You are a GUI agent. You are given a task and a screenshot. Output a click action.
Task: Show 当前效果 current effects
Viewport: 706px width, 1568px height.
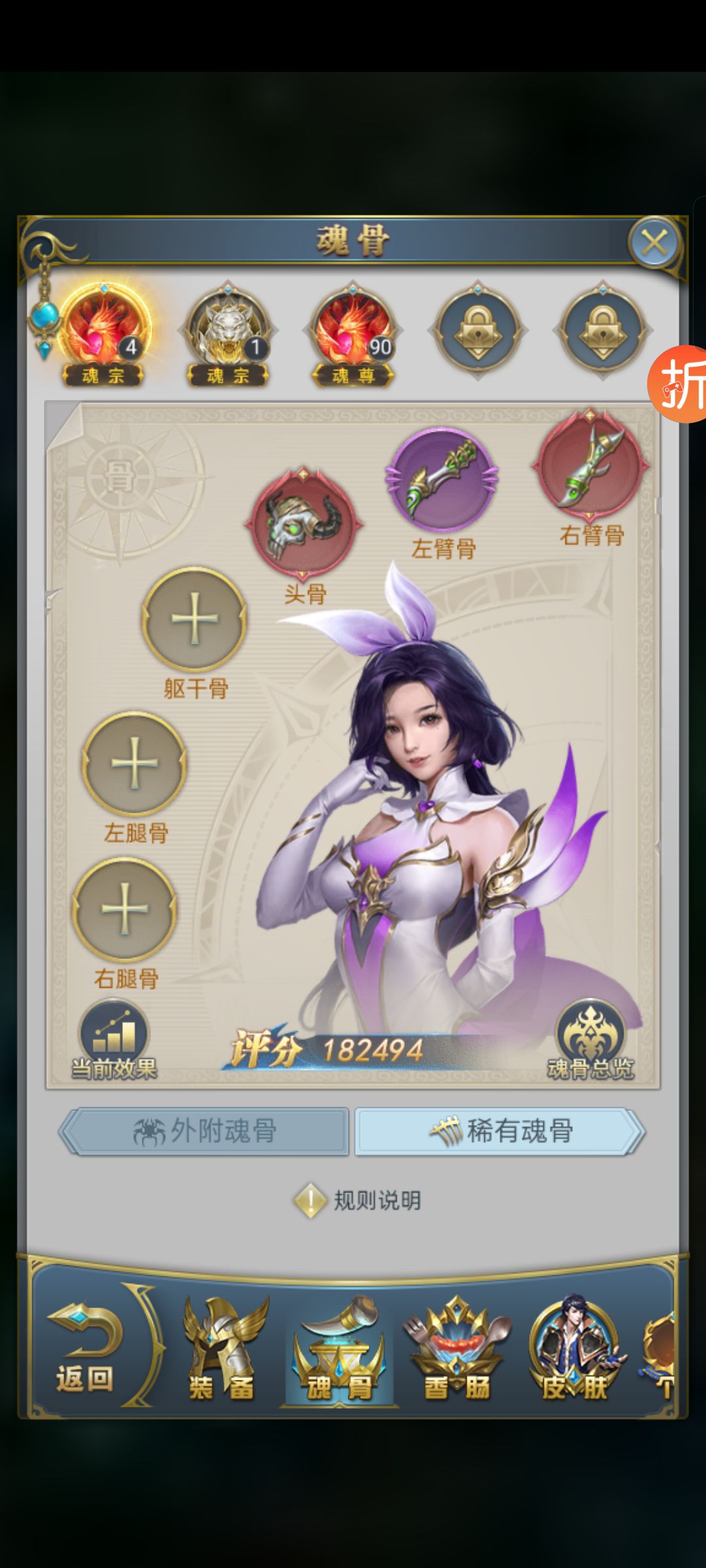[114, 1040]
